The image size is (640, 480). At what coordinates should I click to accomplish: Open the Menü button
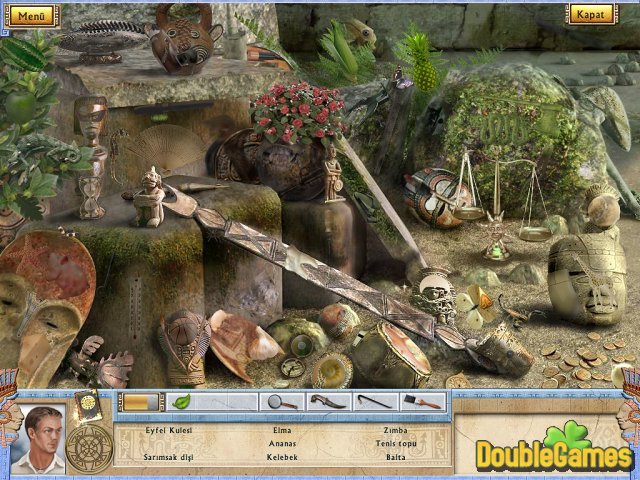[31, 15]
